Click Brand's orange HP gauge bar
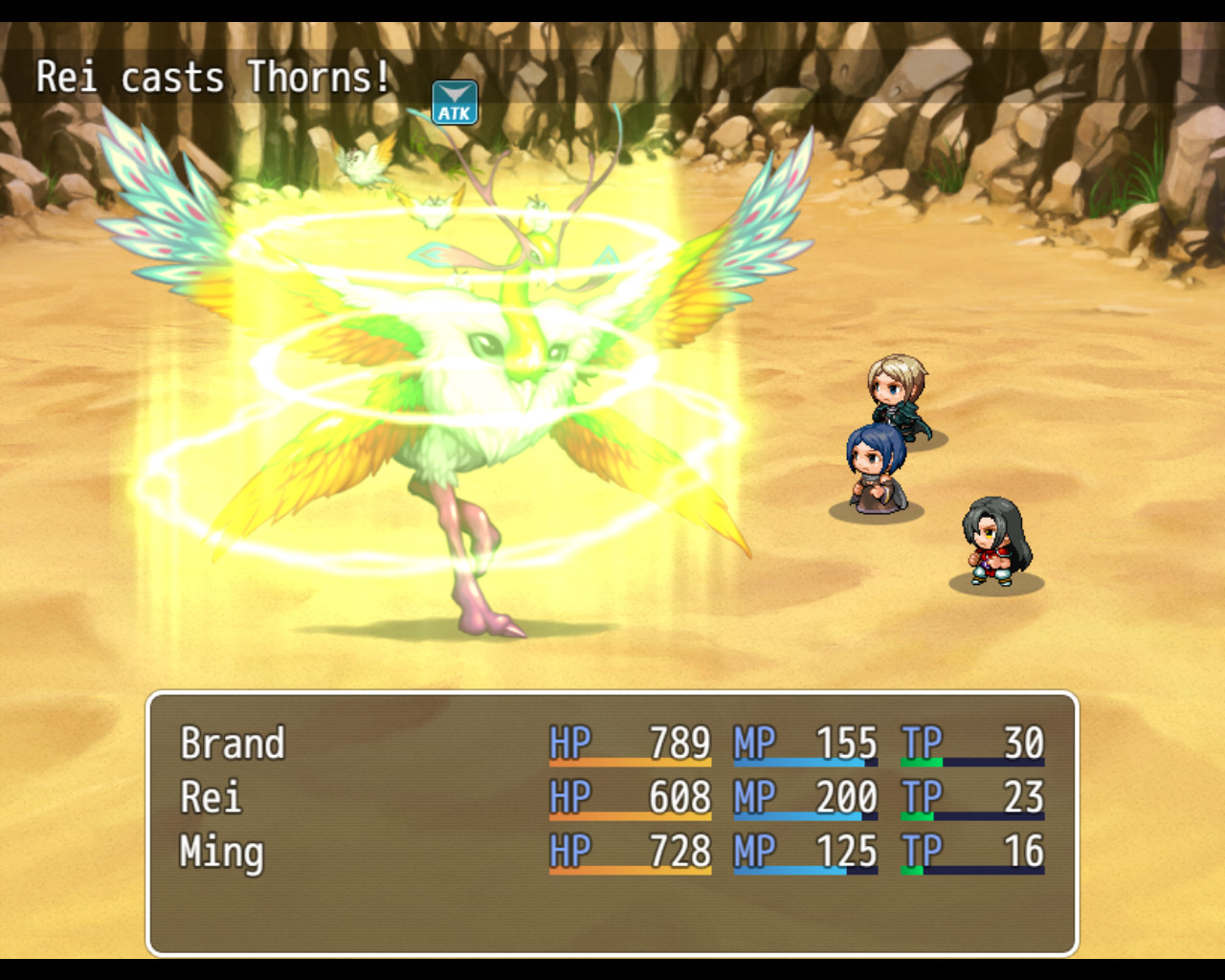The height and width of the screenshot is (980, 1225). tap(632, 766)
